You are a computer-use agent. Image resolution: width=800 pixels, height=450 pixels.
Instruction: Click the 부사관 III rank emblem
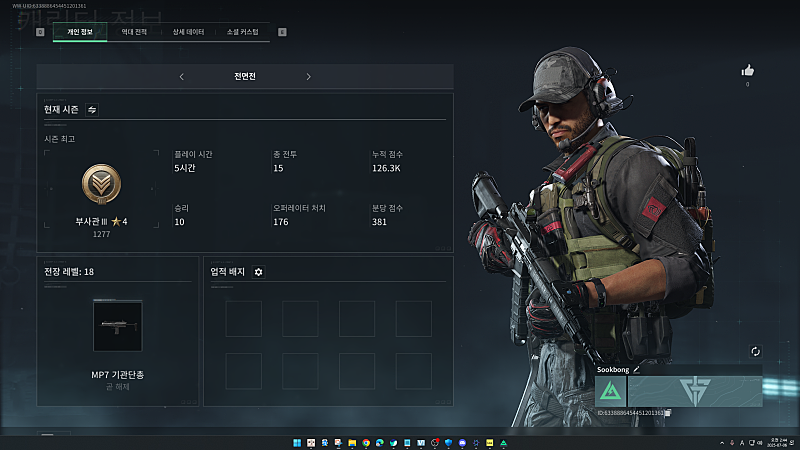[101, 185]
